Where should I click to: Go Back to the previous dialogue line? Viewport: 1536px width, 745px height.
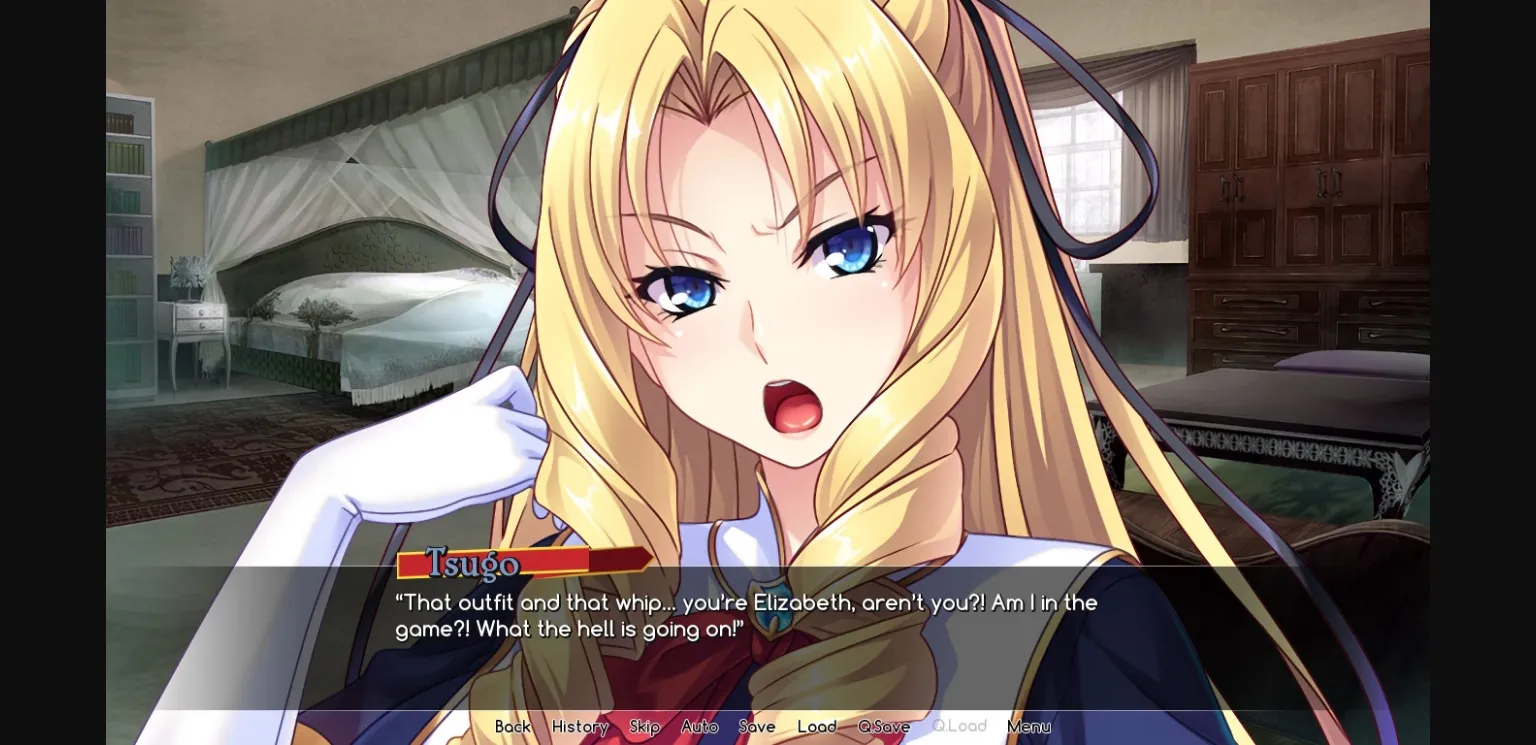[x=512, y=727]
